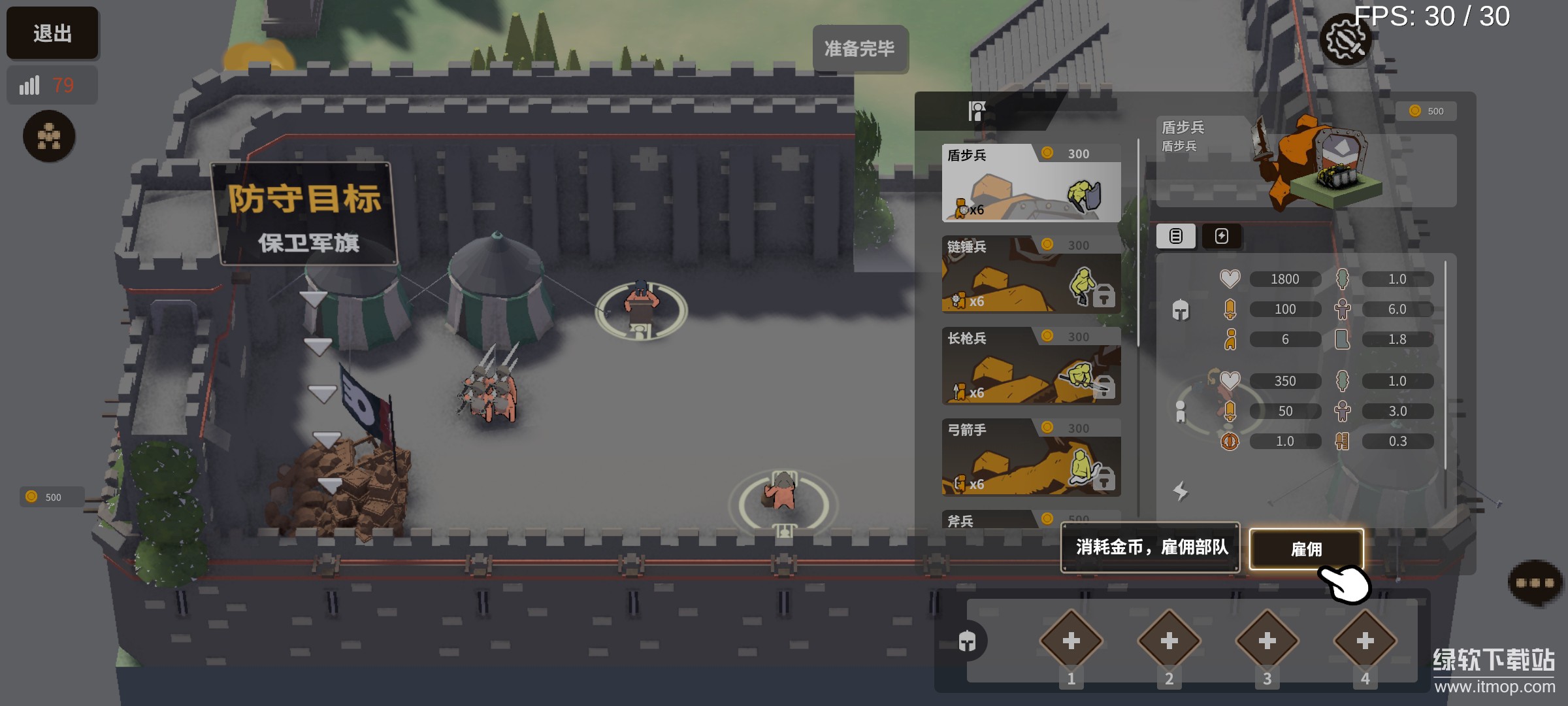Open the gear settings icon
This screenshot has height=706, width=1568.
(1345, 41)
